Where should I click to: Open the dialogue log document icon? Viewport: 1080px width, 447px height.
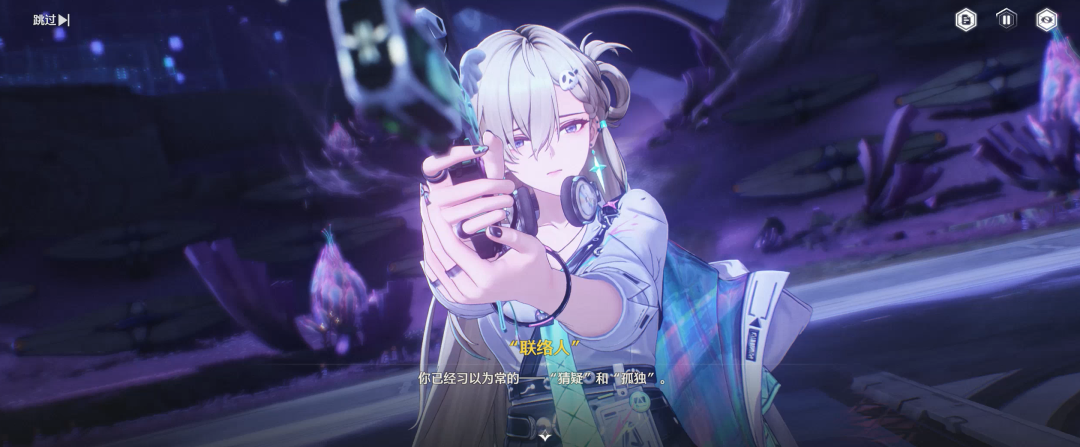tap(966, 19)
